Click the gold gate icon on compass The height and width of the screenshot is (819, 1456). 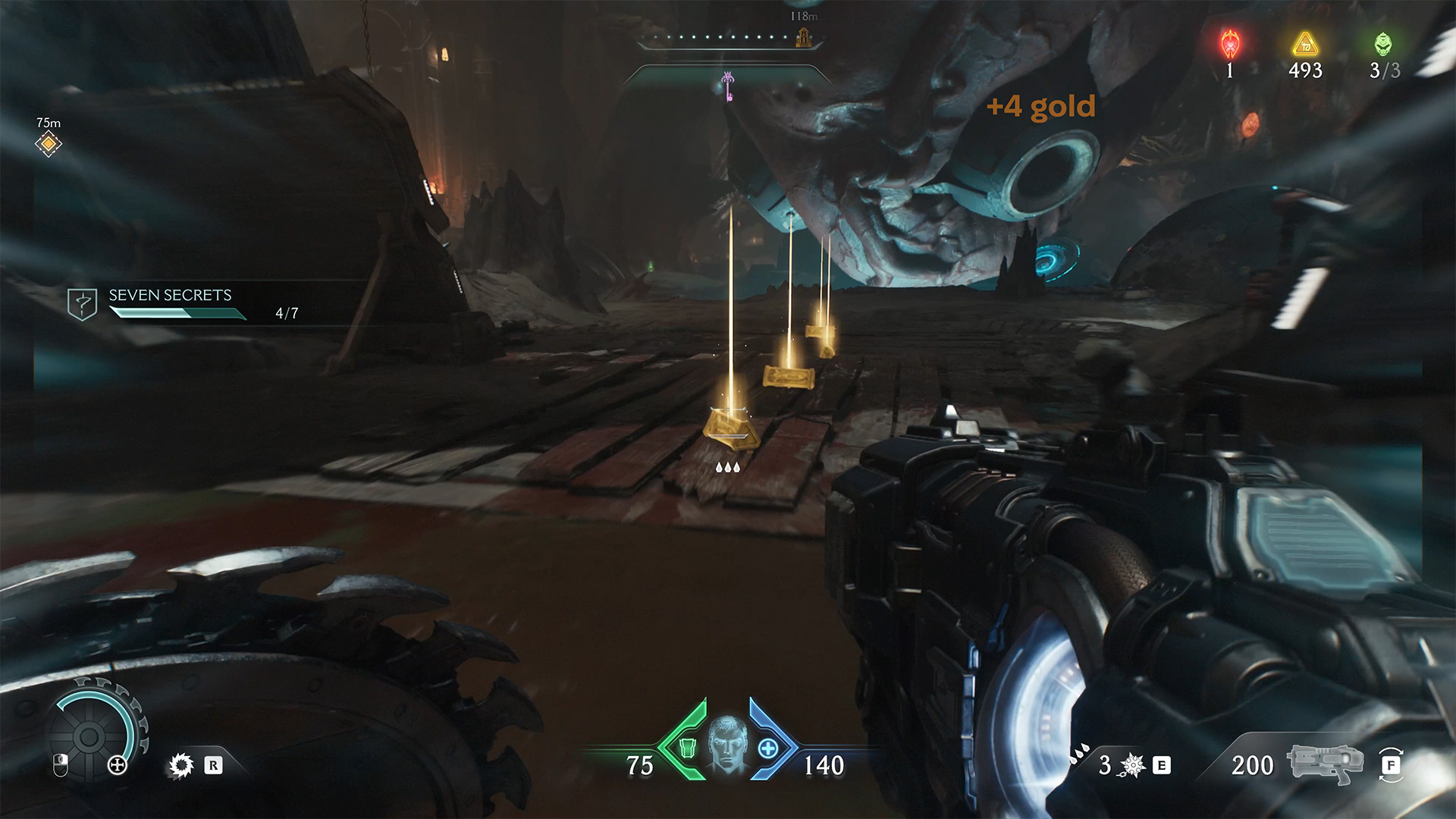(x=804, y=37)
